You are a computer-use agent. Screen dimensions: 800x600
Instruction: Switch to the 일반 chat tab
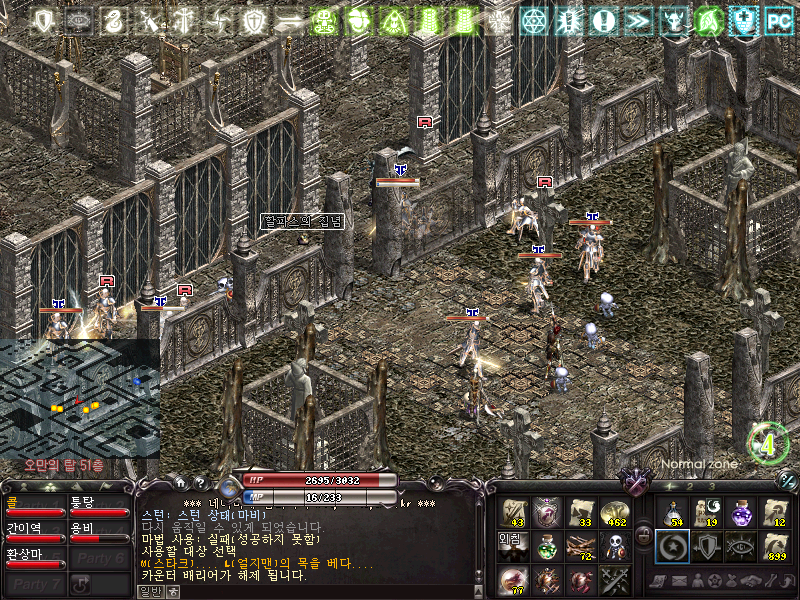click(149, 591)
